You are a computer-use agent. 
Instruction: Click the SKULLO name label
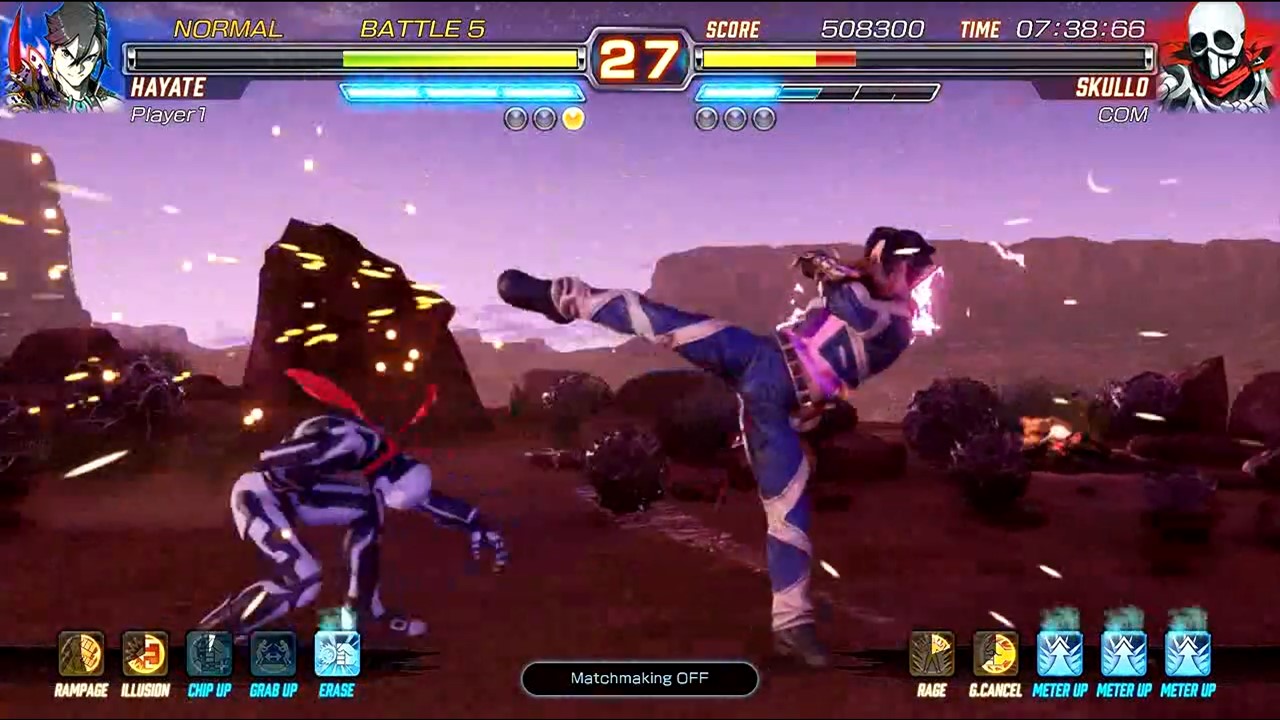click(x=1111, y=88)
